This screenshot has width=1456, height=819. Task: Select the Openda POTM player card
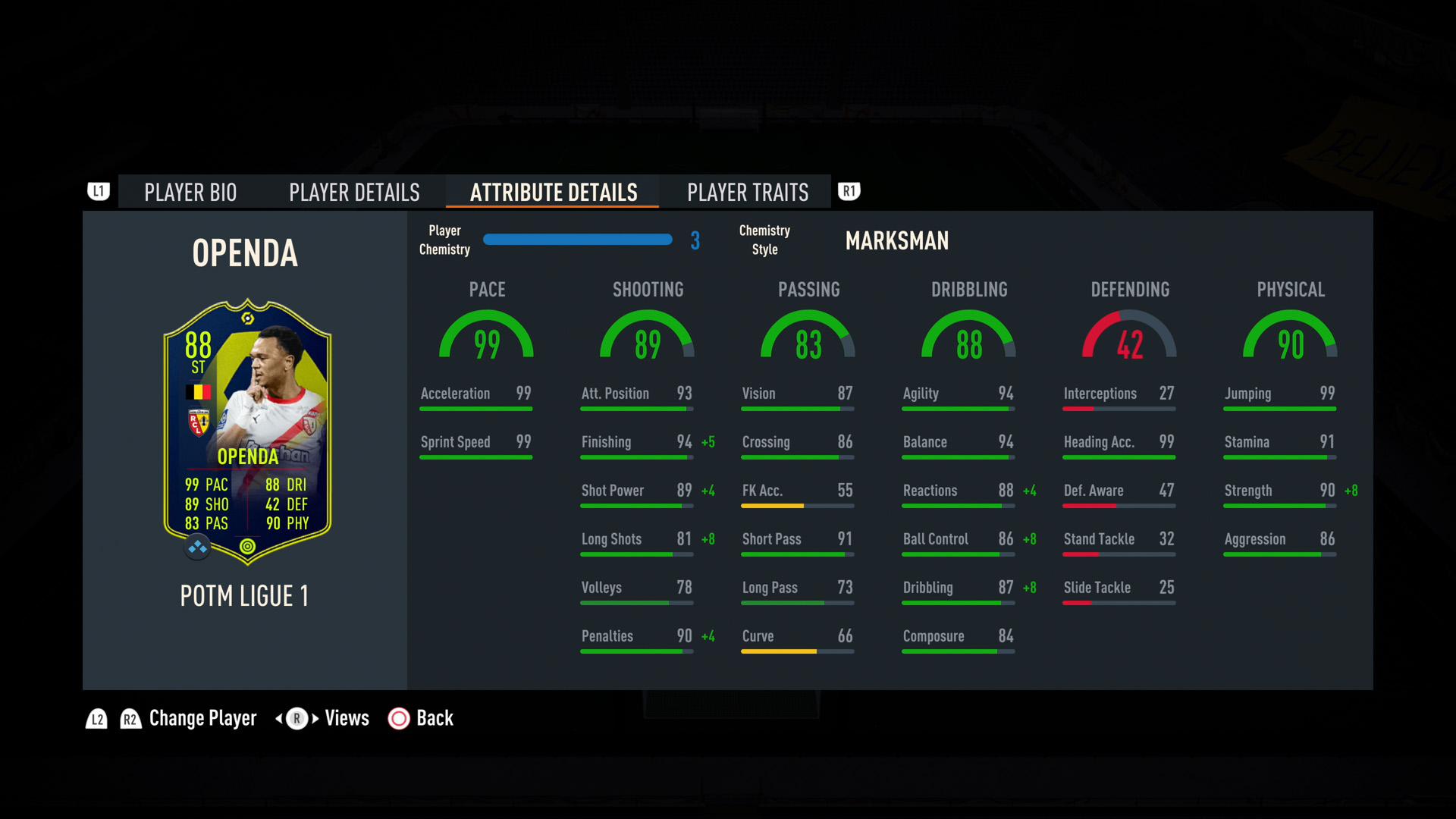pyautogui.click(x=247, y=431)
